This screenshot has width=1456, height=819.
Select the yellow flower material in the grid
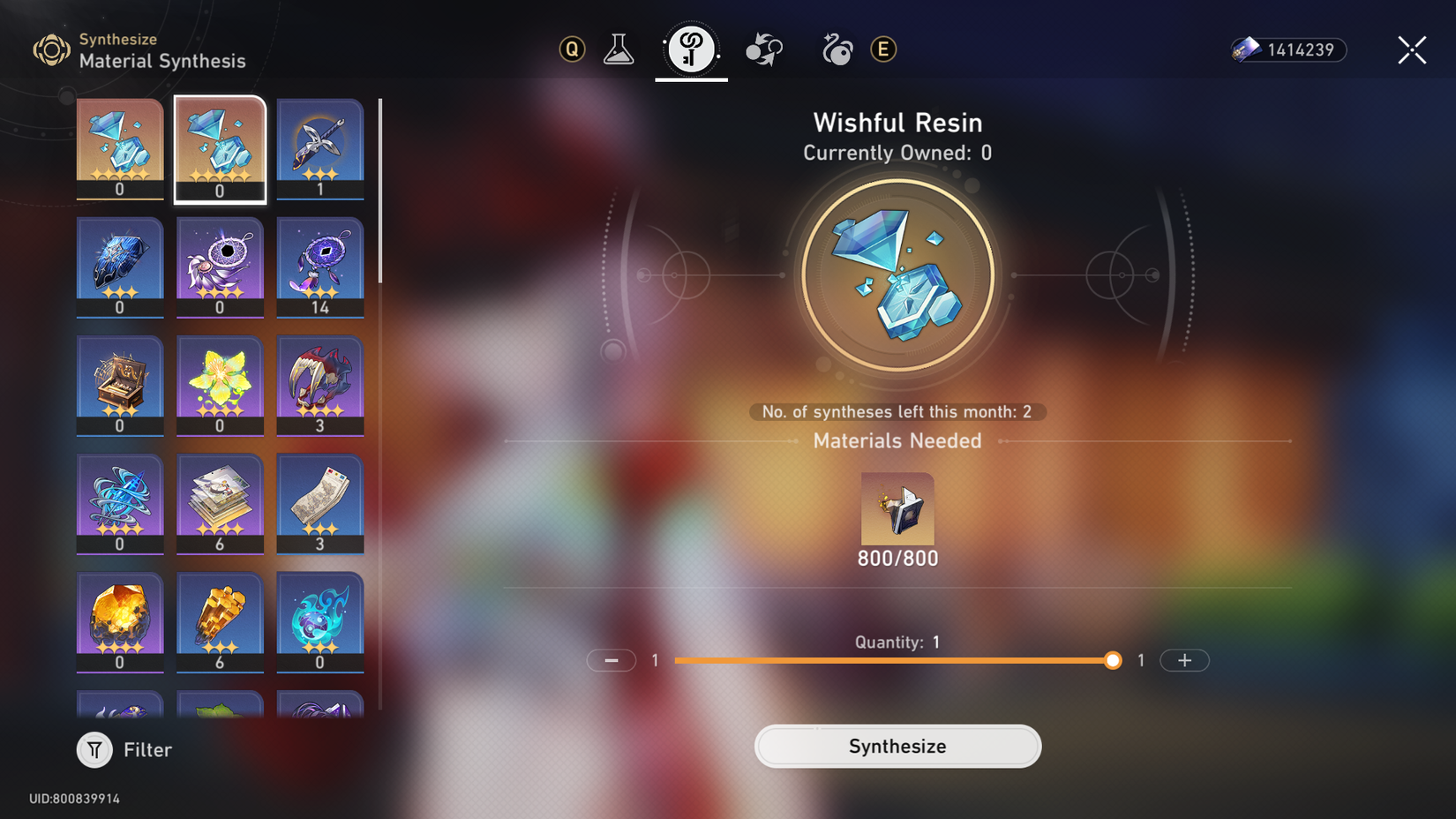point(220,386)
